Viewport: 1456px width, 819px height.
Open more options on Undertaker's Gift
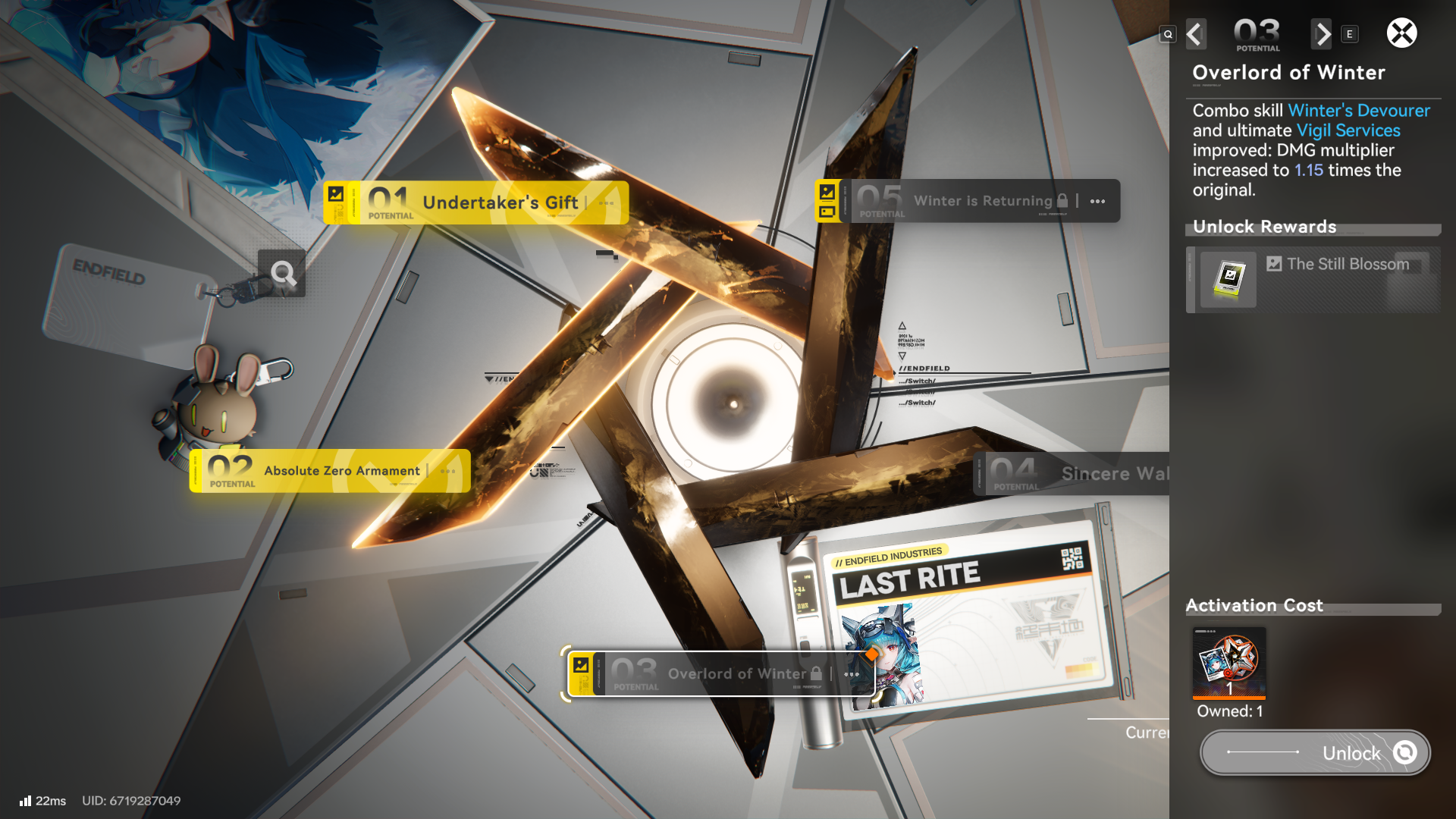(x=606, y=203)
